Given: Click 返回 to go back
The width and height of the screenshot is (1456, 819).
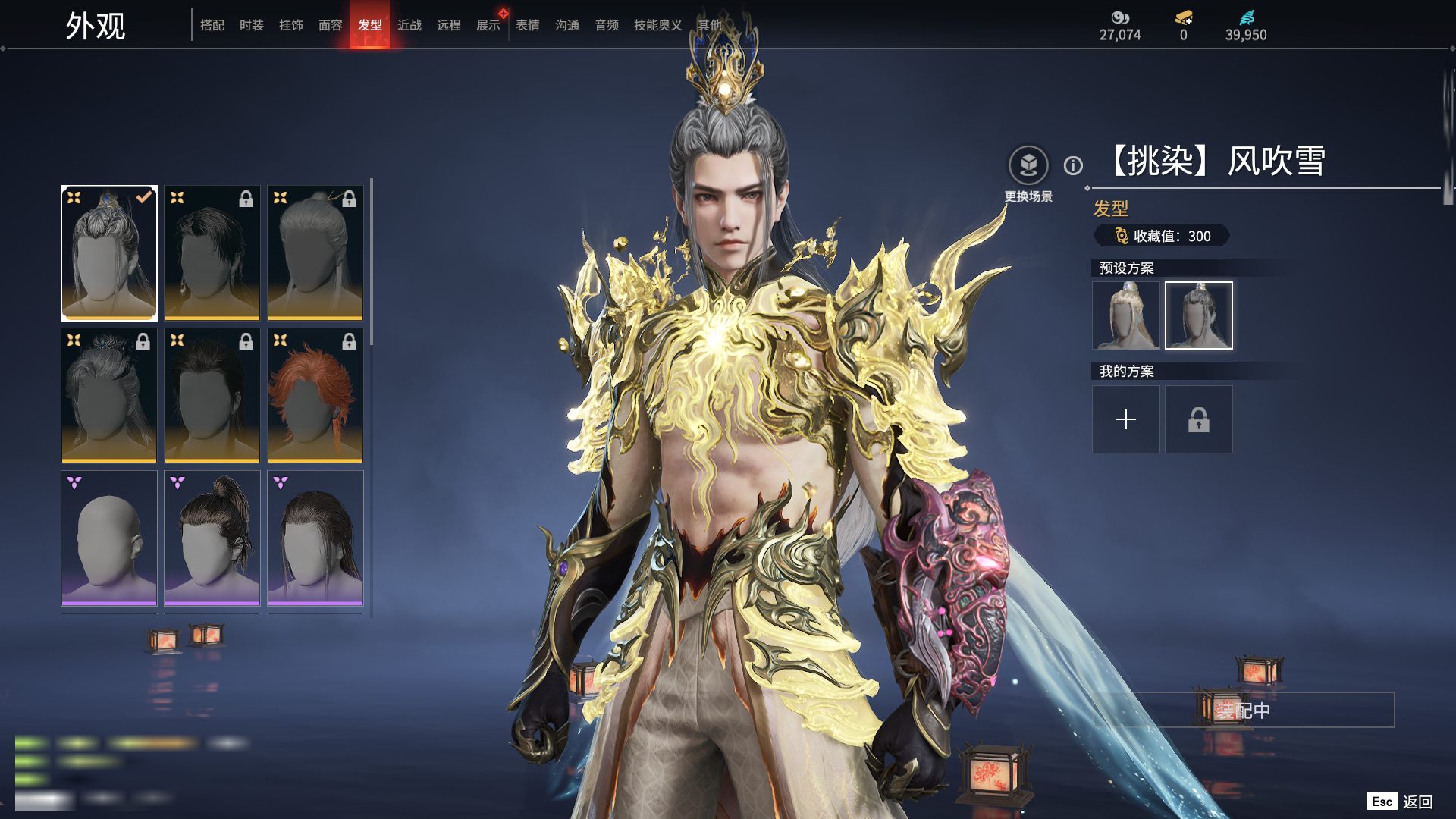Looking at the screenshot, I should (x=1417, y=802).
